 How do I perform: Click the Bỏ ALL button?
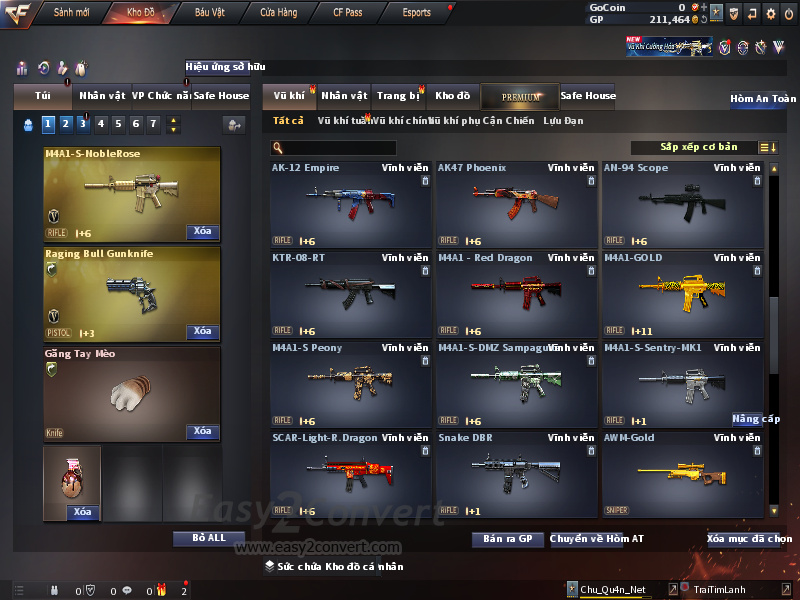point(209,538)
